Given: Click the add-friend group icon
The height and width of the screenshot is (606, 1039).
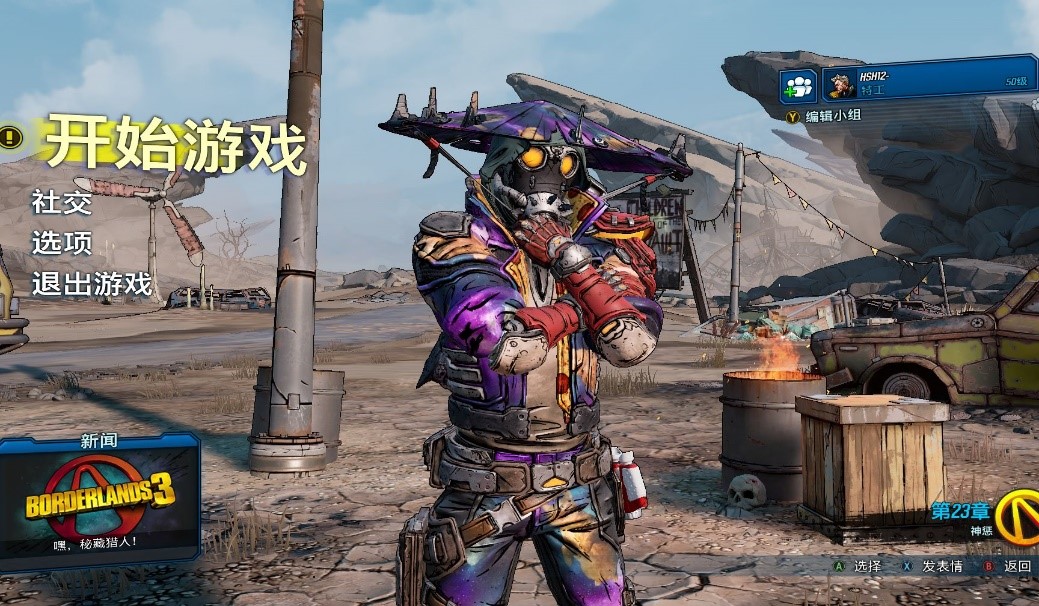Looking at the screenshot, I should coord(799,84).
